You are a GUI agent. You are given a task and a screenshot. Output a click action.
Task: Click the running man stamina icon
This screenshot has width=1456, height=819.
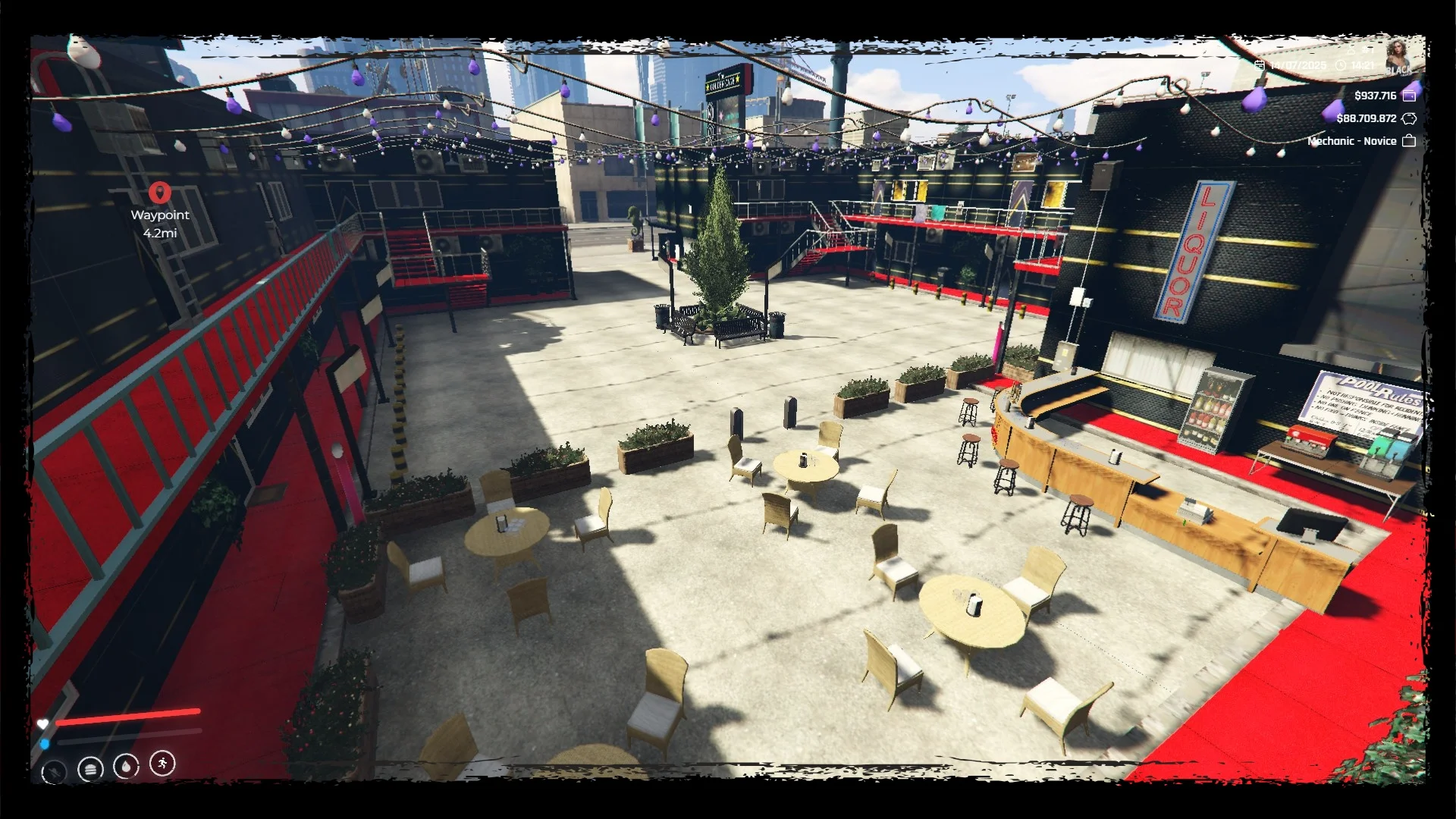pos(162,763)
